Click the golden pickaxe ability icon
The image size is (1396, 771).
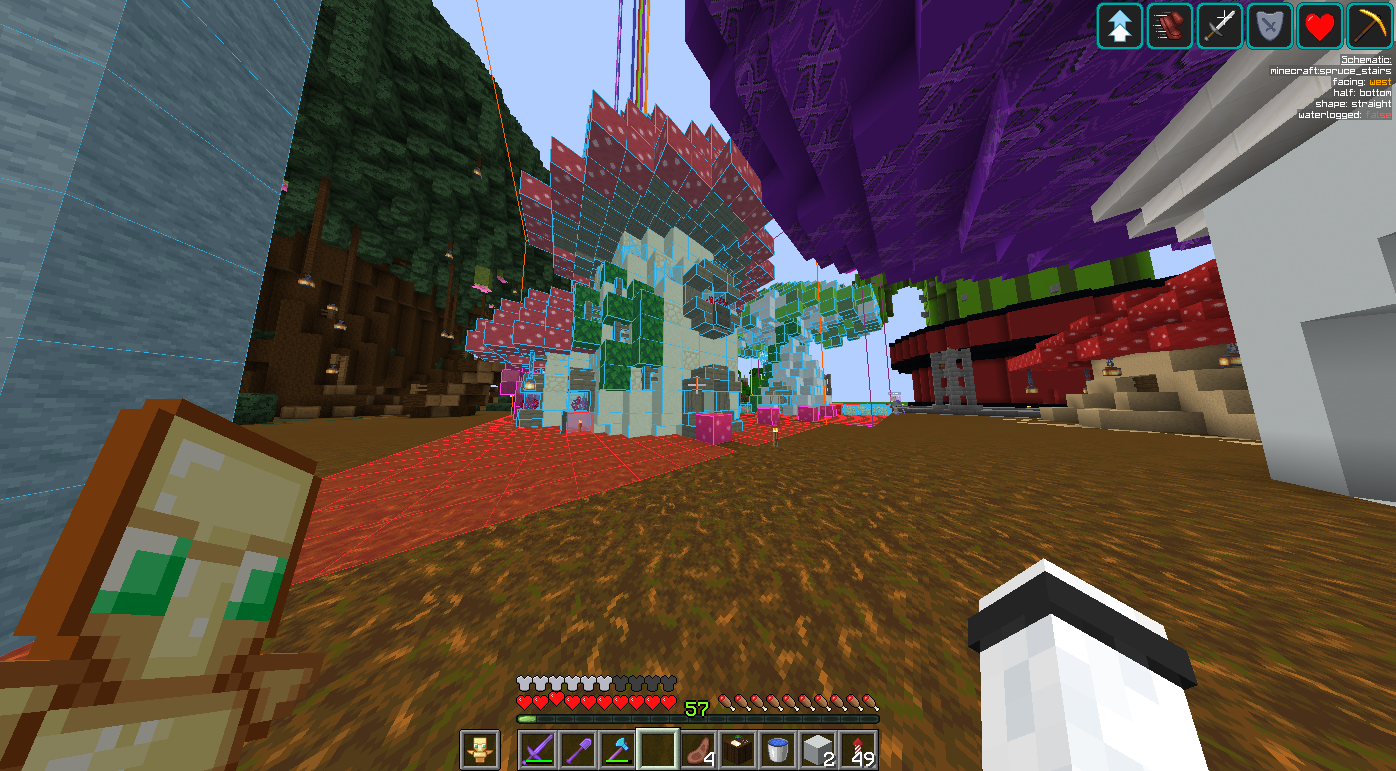1369,27
